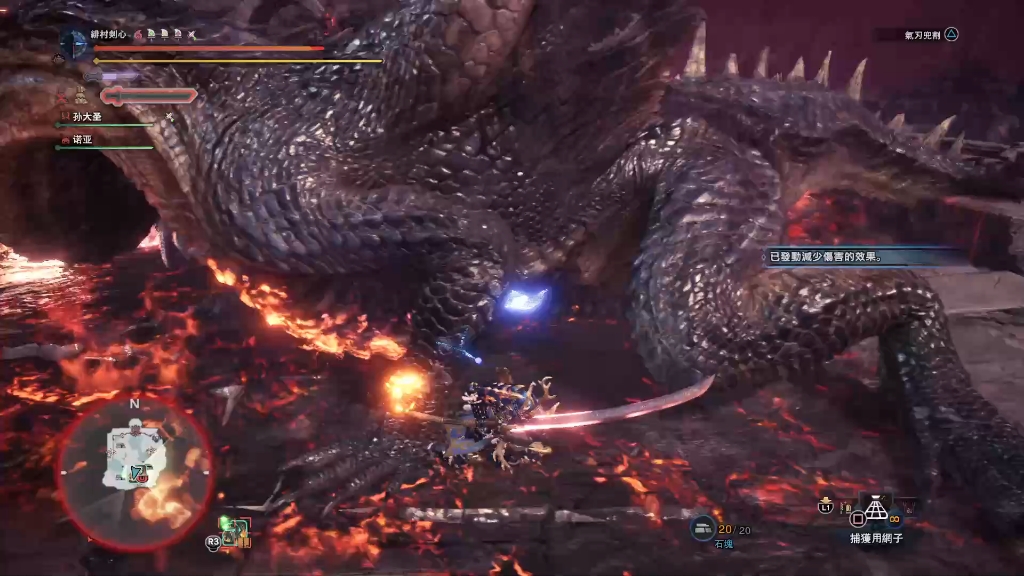The height and width of the screenshot is (576, 1024).
Task: Select the stone slinger ammo icon
Action: 703,527
